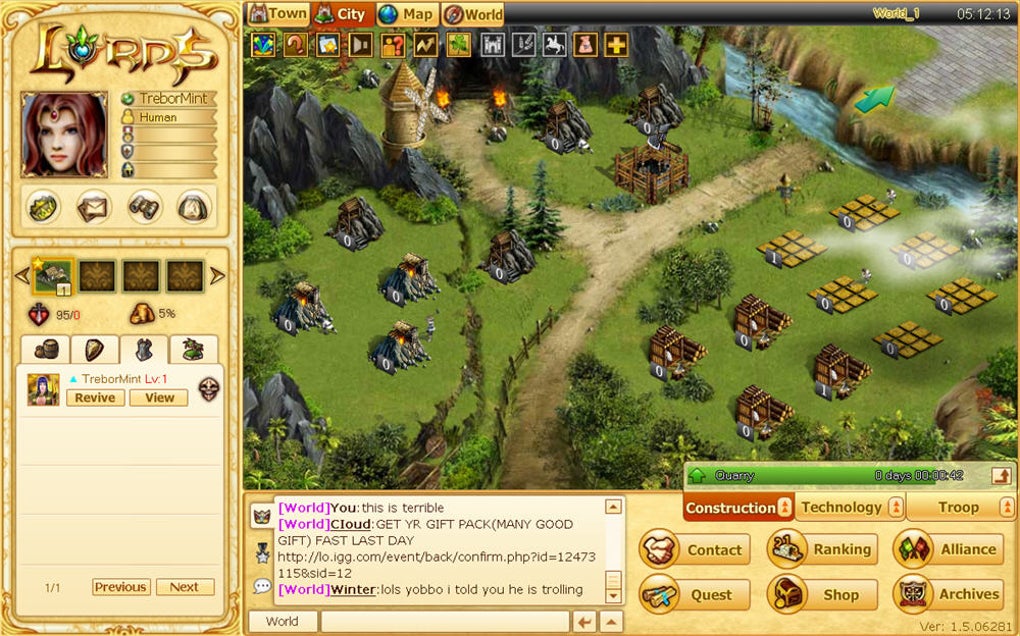Screen dimensions: 1020x636
Task: Switch to the World tab
Action: tap(473, 14)
